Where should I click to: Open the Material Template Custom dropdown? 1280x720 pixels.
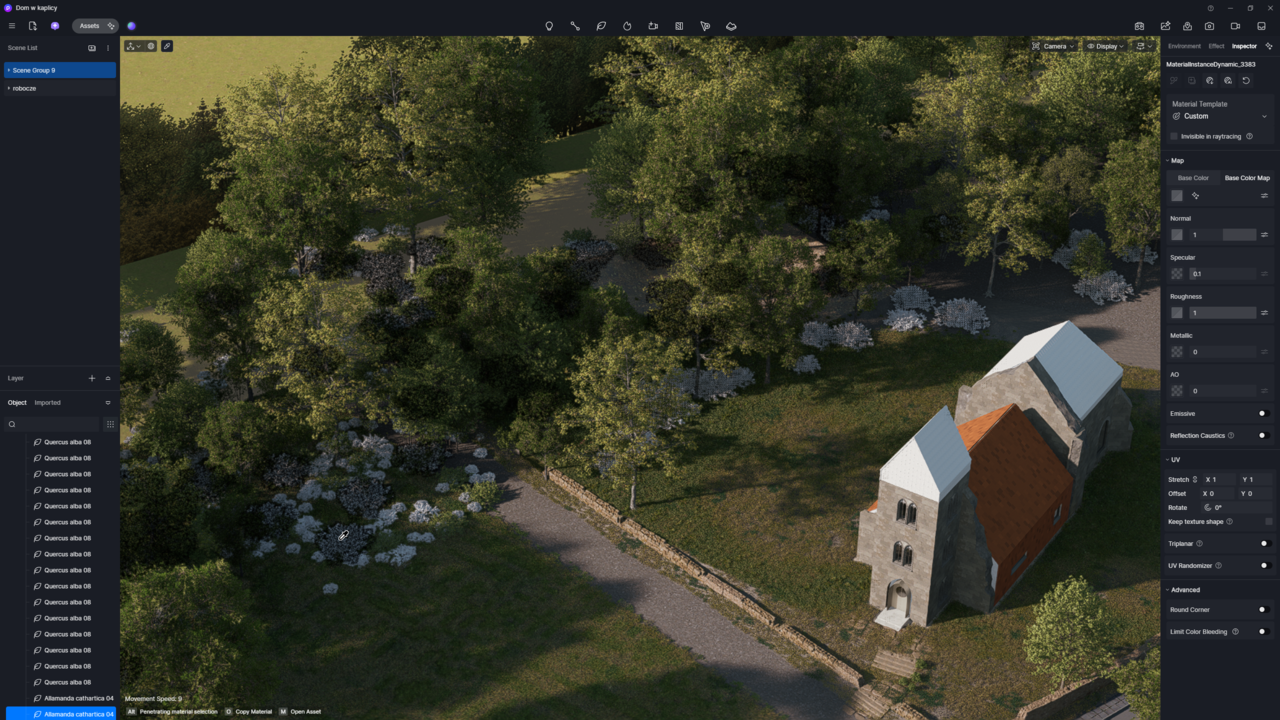click(x=1219, y=116)
